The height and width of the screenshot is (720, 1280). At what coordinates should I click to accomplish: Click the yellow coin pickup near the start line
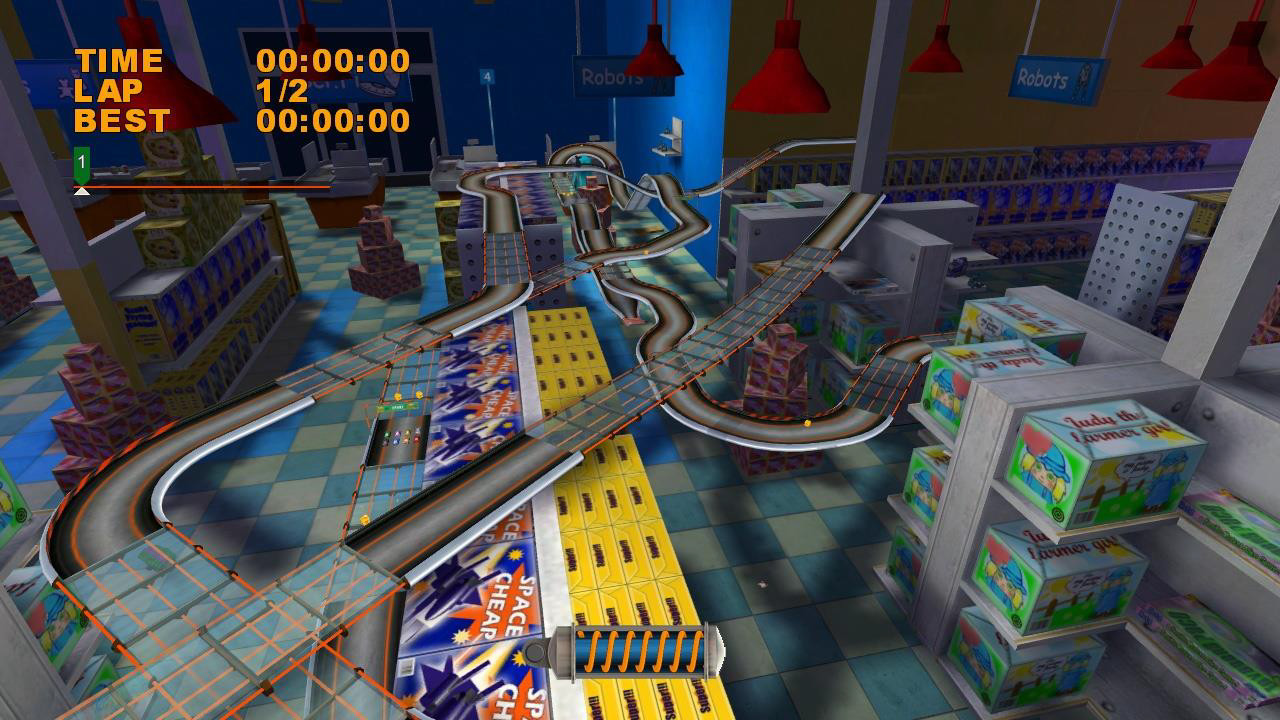click(x=397, y=396)
